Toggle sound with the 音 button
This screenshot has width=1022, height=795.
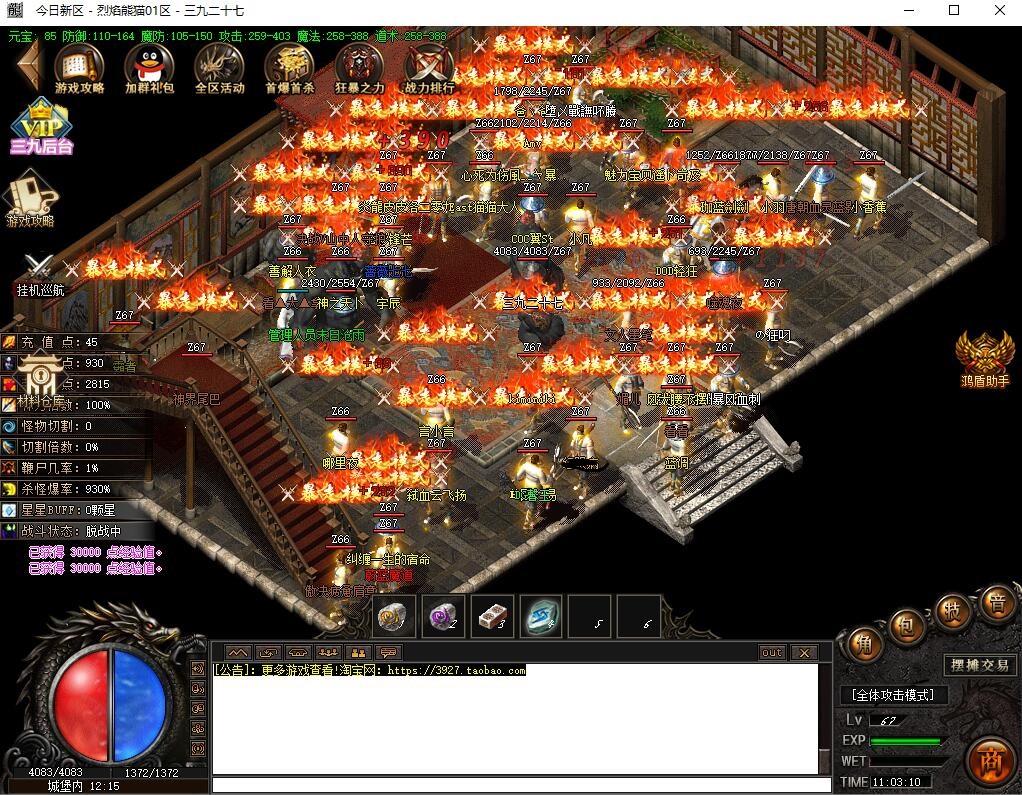click(996, 603)
